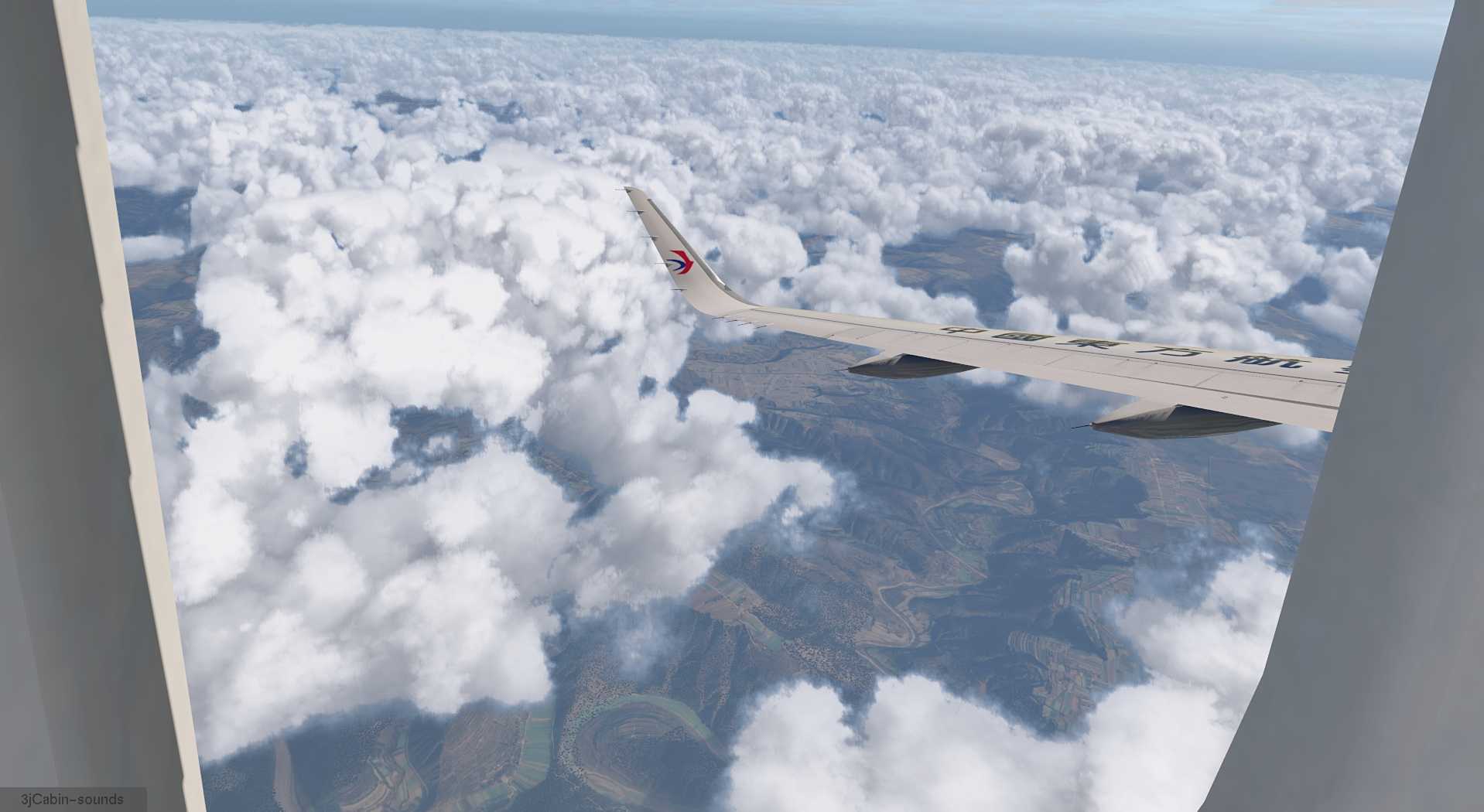Image resolution: width=1484 pixels, height=812 pixels.
Task: Open the 3jCabin-sounds plugin tab
Action: point(72,800)
